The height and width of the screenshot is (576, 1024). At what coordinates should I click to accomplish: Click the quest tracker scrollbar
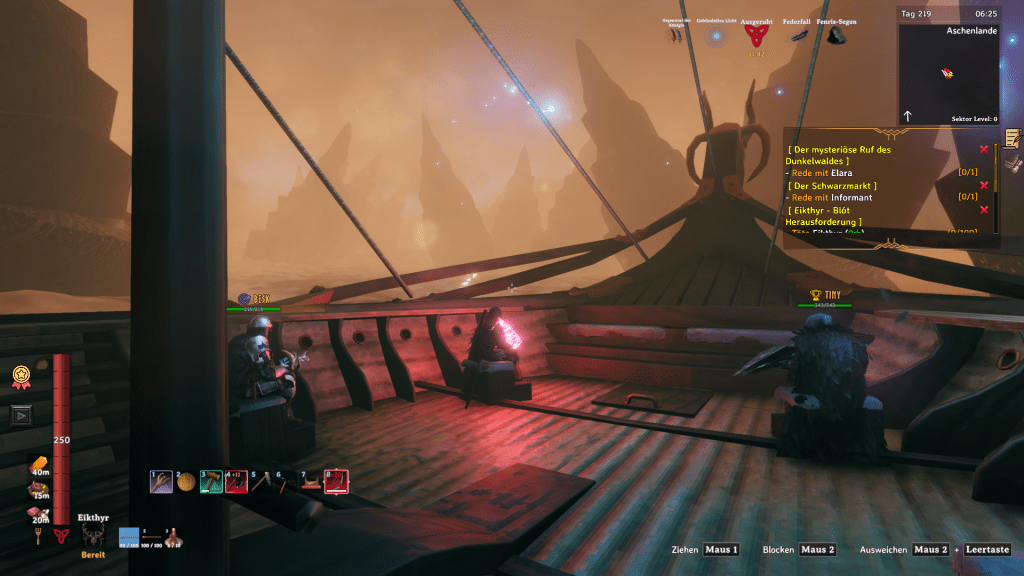(x=996, y=185)
